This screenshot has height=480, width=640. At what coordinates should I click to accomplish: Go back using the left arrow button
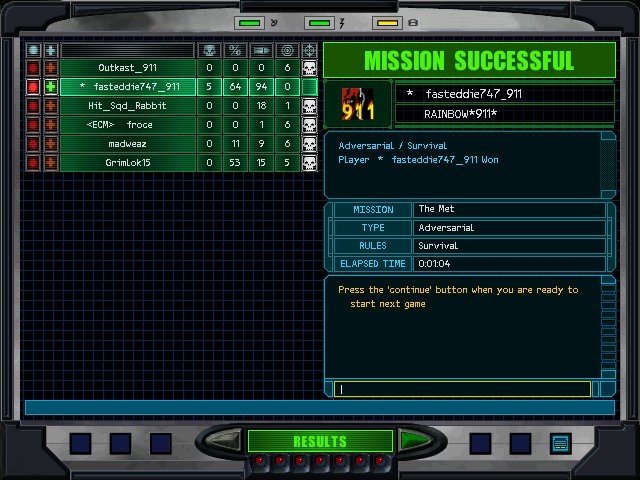(225, 441)
